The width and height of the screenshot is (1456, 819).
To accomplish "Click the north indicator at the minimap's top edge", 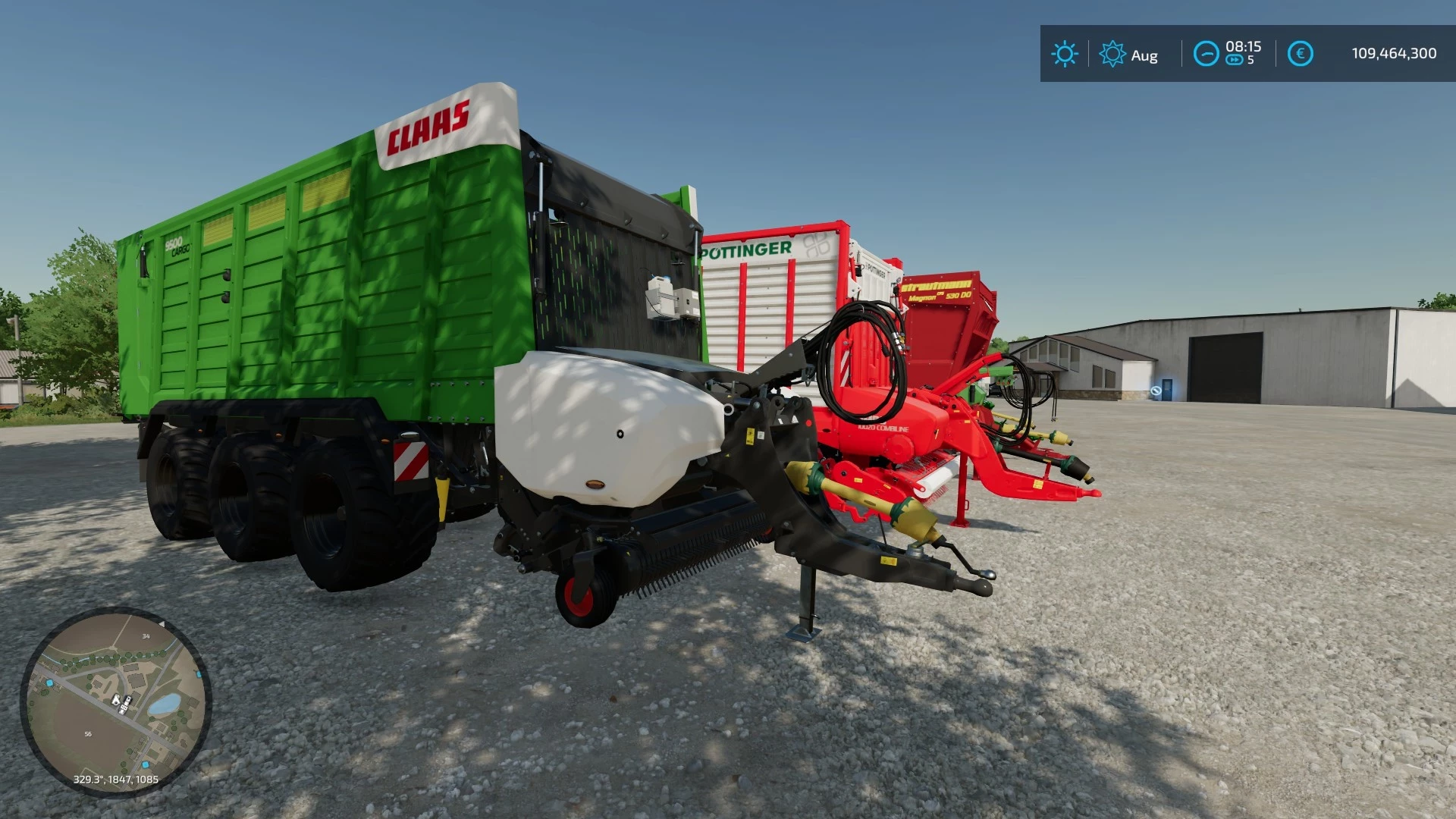I will click(162, 623).
